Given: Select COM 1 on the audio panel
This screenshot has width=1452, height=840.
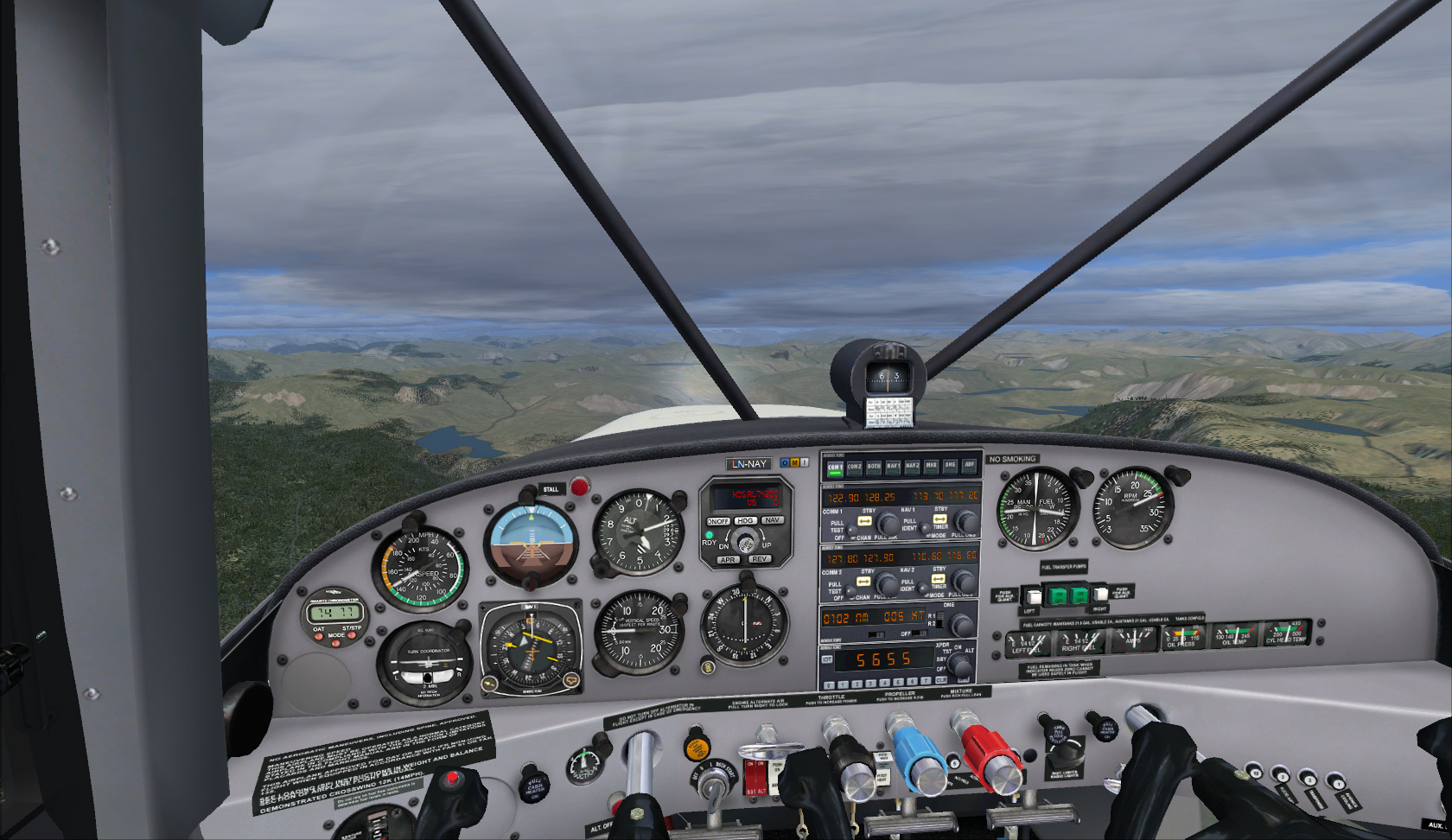Looking at the screenshot, I should (x=835, y=468).
